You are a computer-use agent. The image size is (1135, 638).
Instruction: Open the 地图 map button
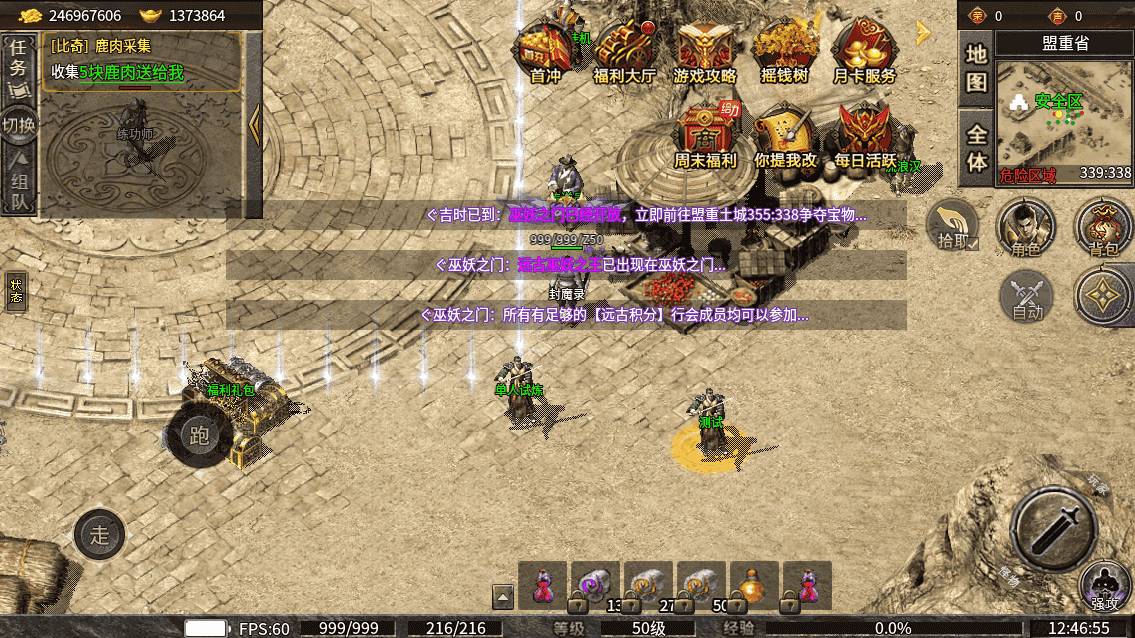tap(976, 68)
